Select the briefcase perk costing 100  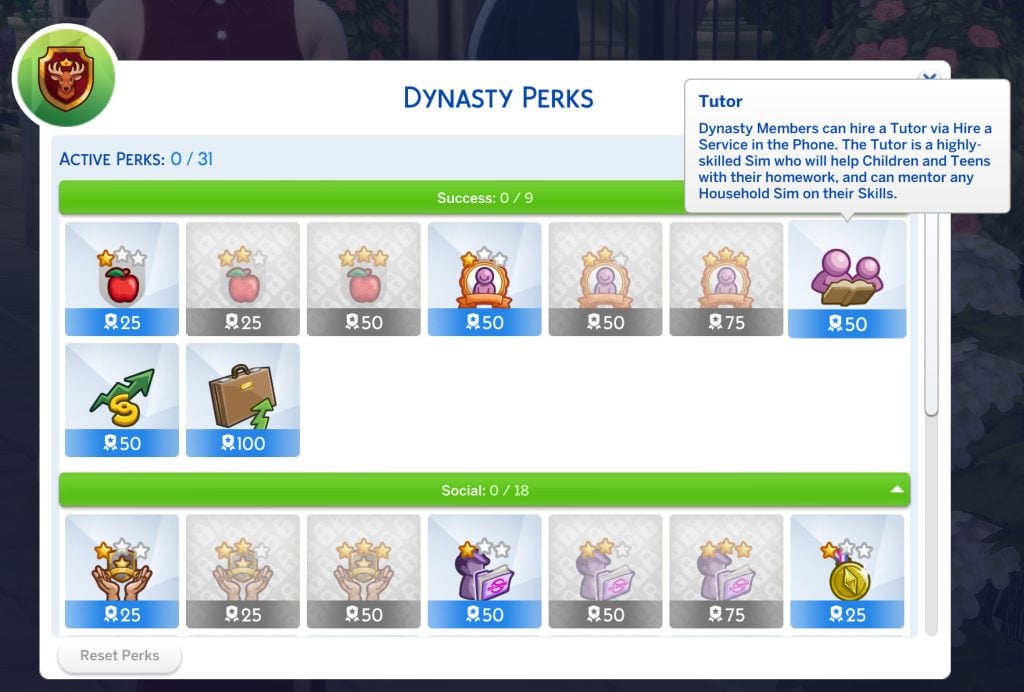pos(243,400)
